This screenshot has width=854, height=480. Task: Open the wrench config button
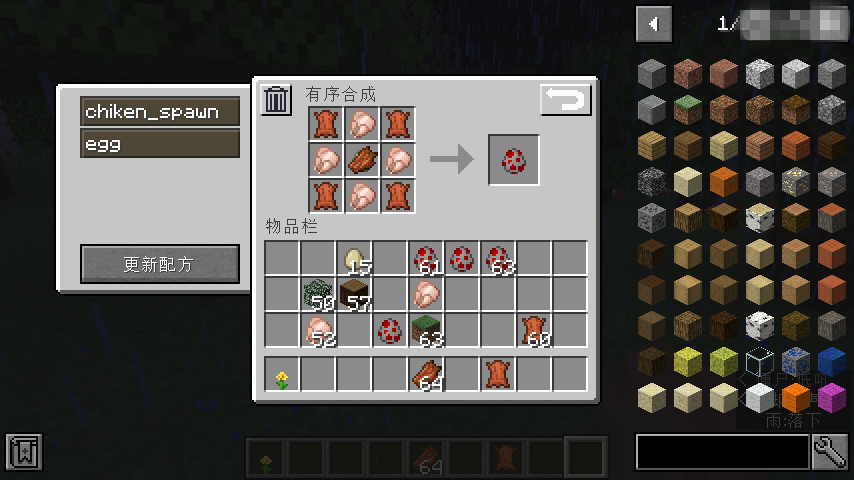coord(830,452)
